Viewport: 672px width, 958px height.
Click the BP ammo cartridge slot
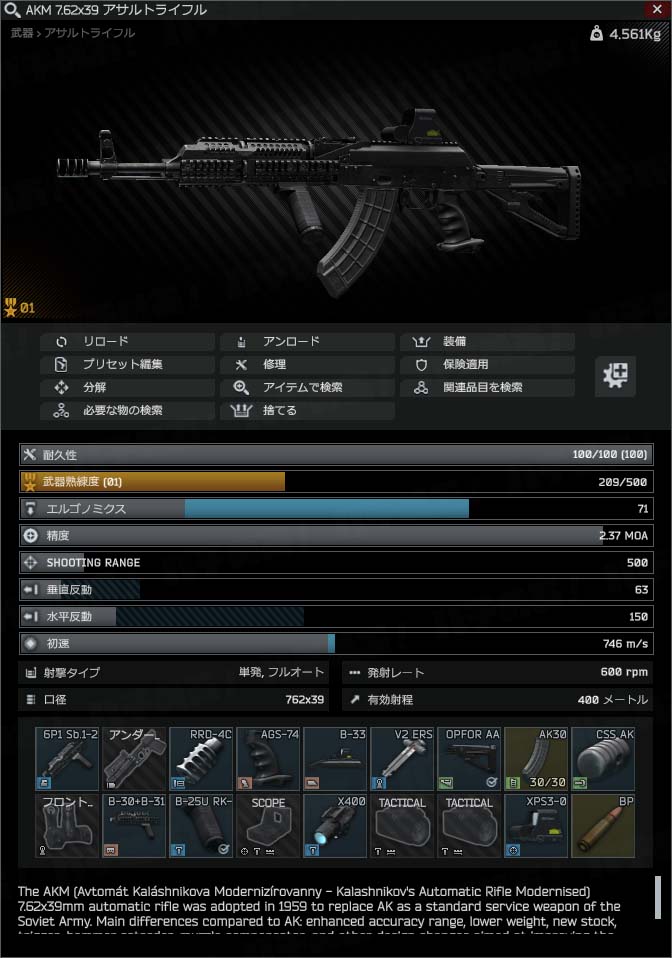point(603,825)
